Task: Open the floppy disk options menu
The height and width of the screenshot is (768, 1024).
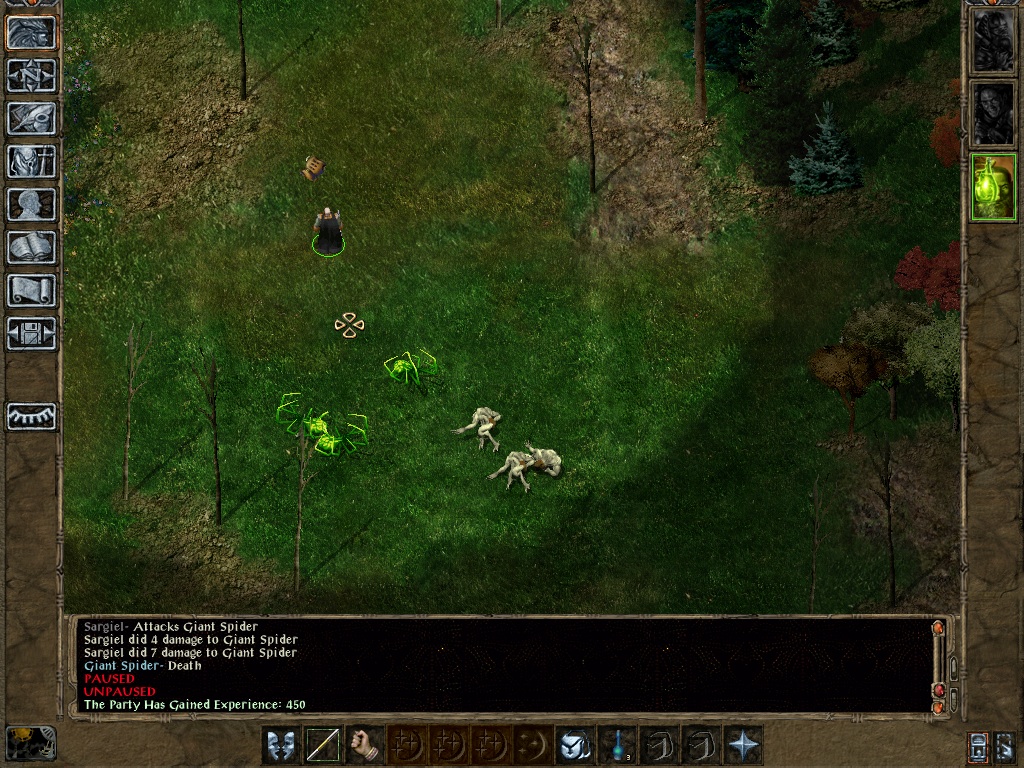Action: coord(31,333)
